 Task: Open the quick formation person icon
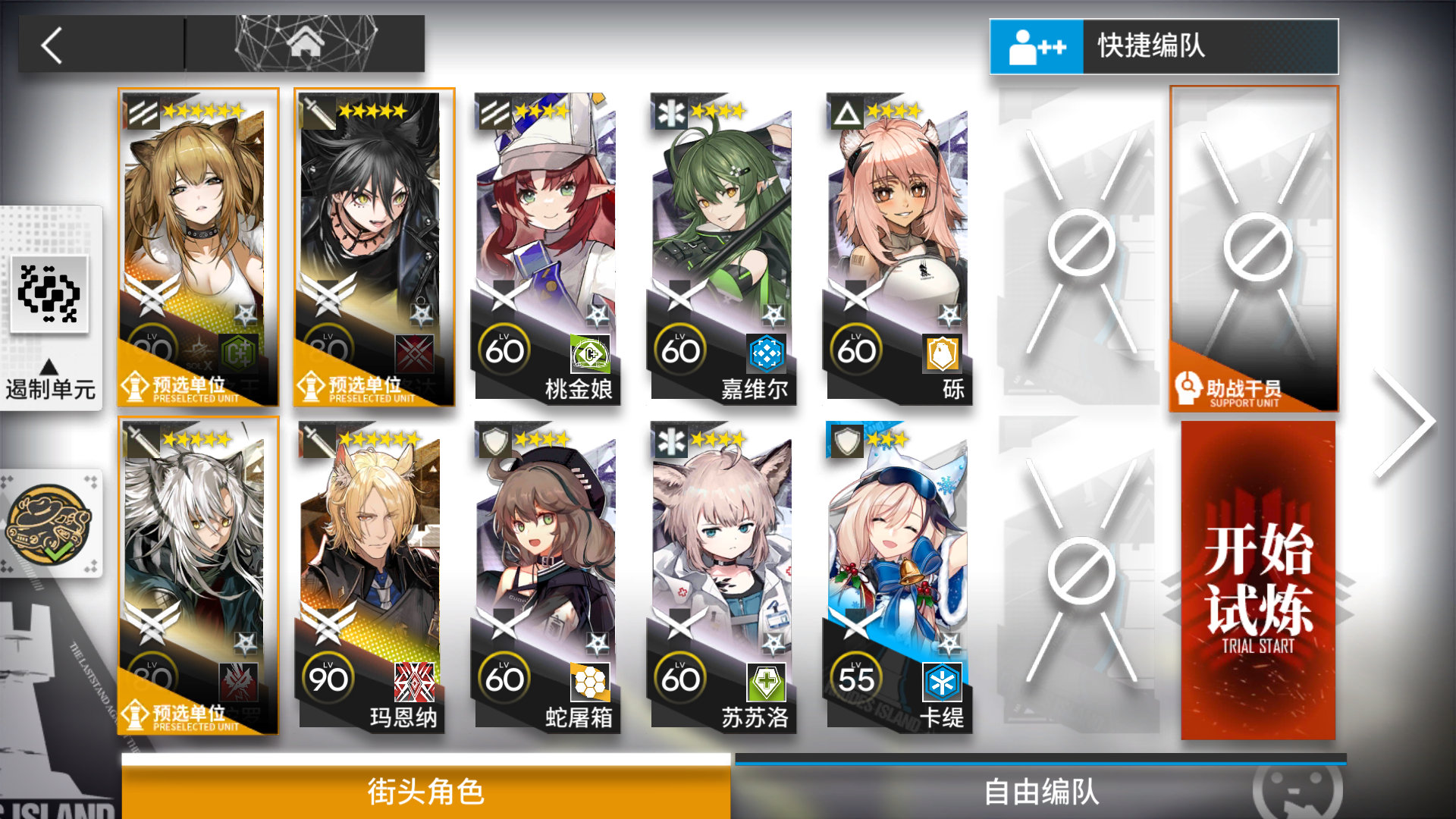[1036, 45]
